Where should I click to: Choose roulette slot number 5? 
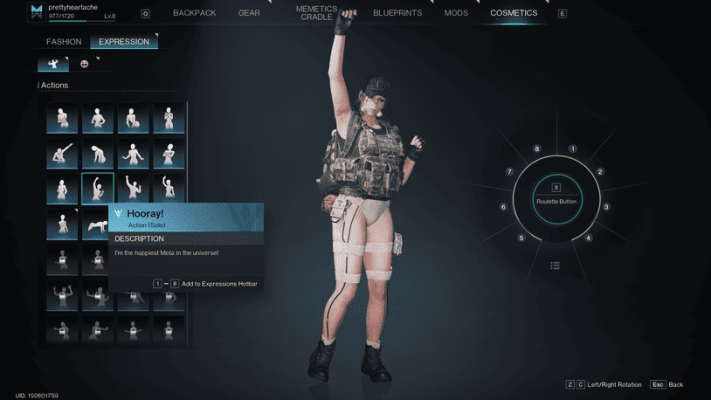pos(521,238)
